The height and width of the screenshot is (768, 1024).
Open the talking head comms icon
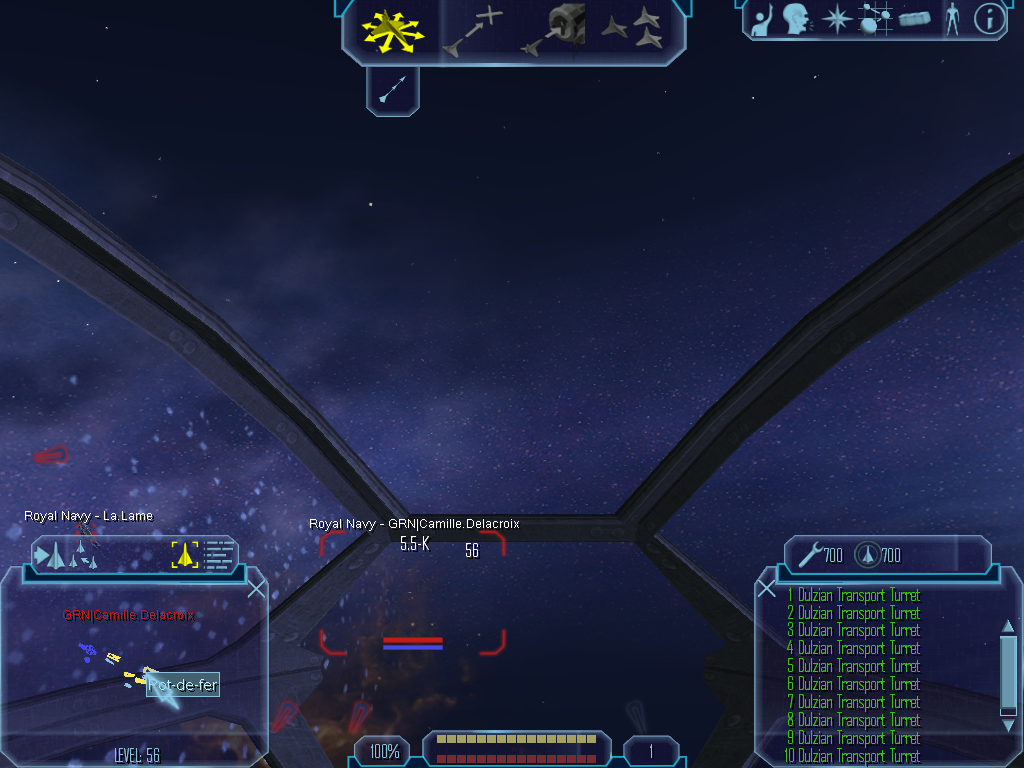(x=796, y=18)
